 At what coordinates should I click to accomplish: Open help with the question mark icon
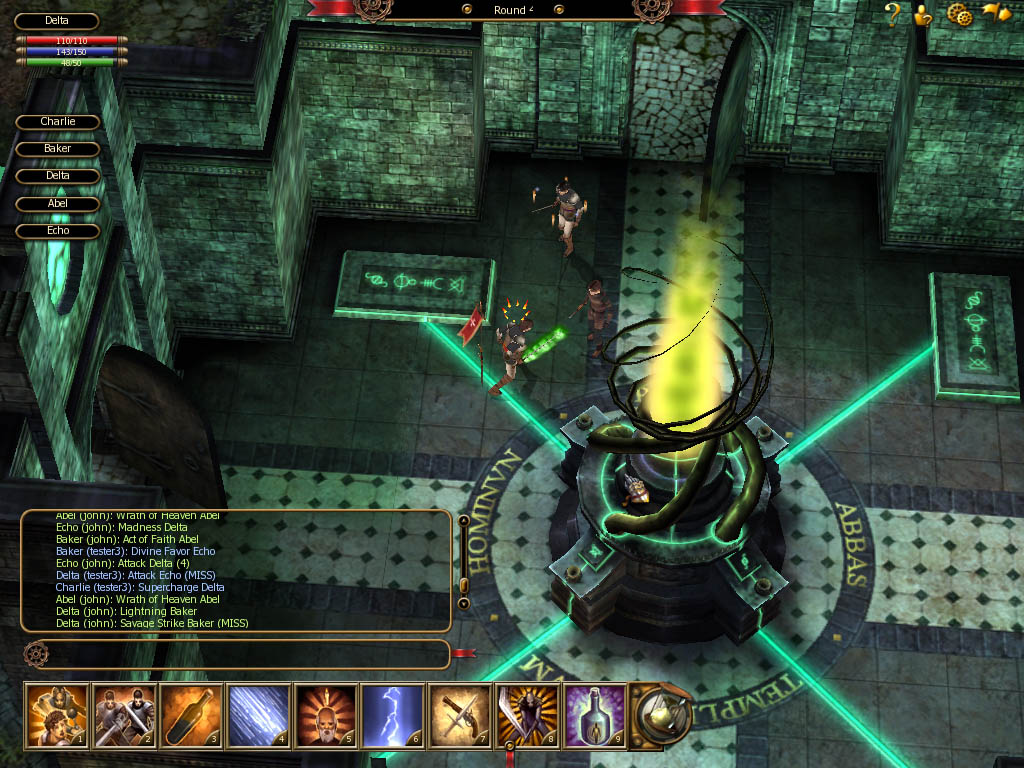pos(893,14)
